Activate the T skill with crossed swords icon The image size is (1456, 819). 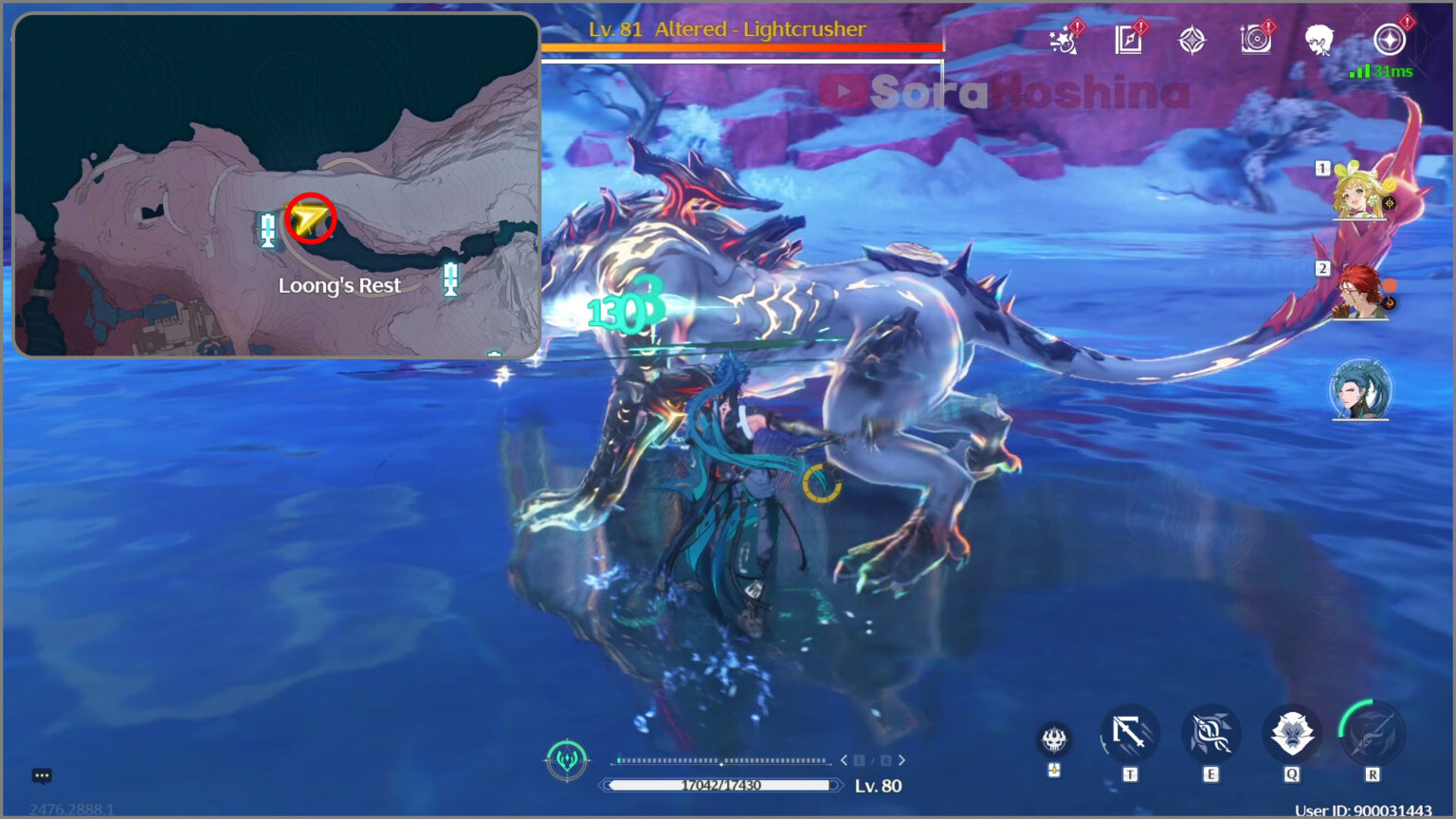[x=1128, y=733]
